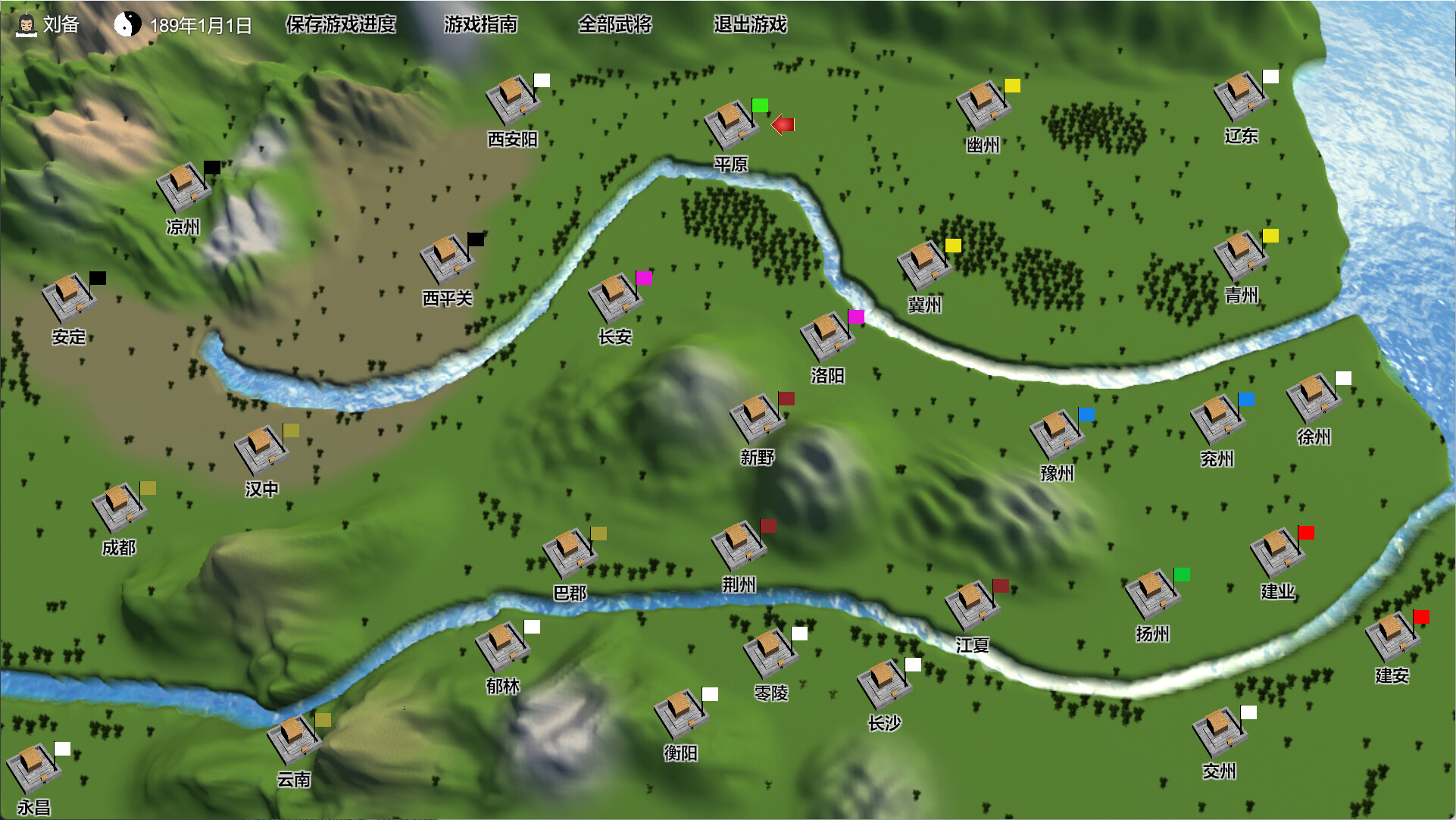This screenshot has width=1456, height=820.
Task: Click the red flag above 建安
Action: coord(1423,618)
